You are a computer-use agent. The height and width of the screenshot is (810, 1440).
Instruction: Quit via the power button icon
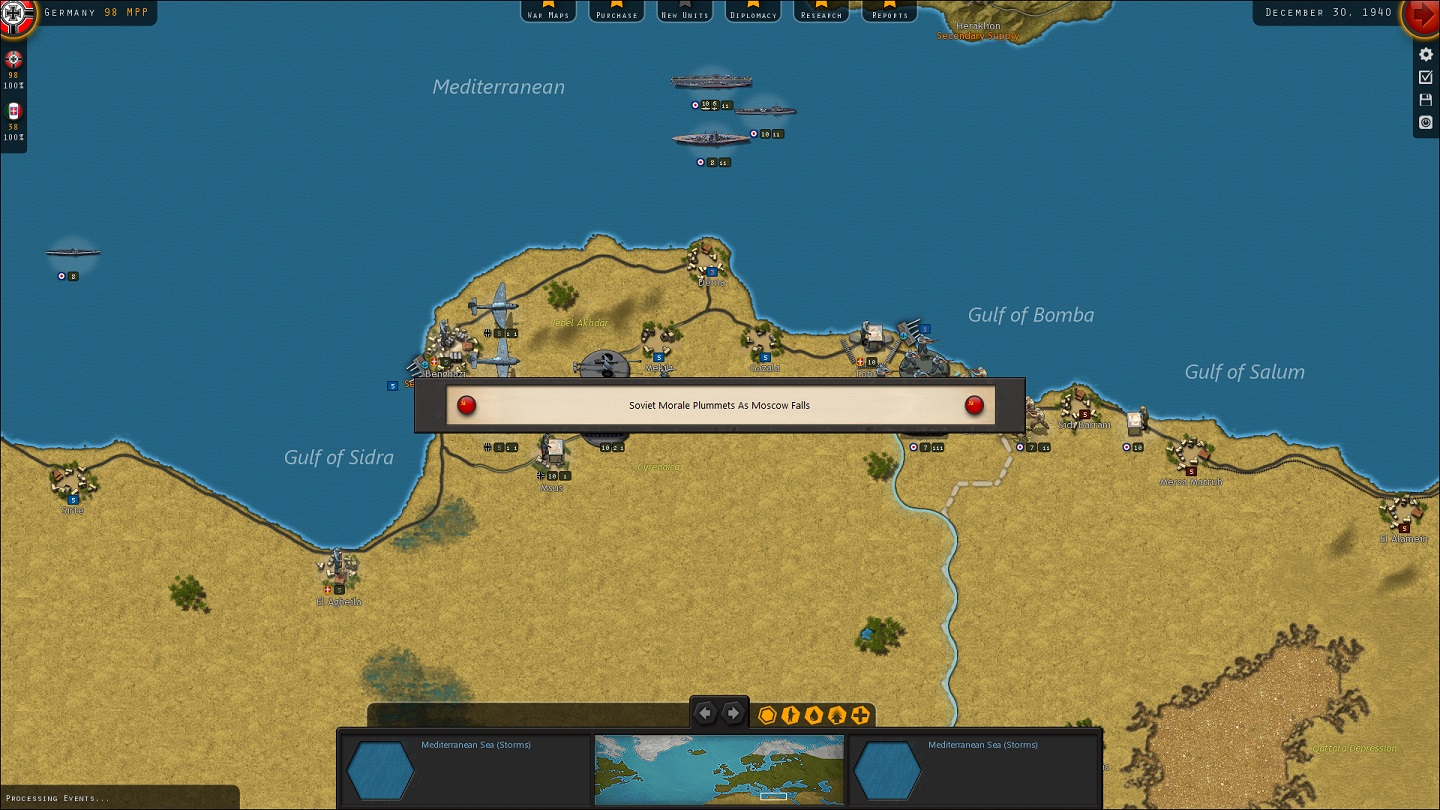(x=1425, y=122)
